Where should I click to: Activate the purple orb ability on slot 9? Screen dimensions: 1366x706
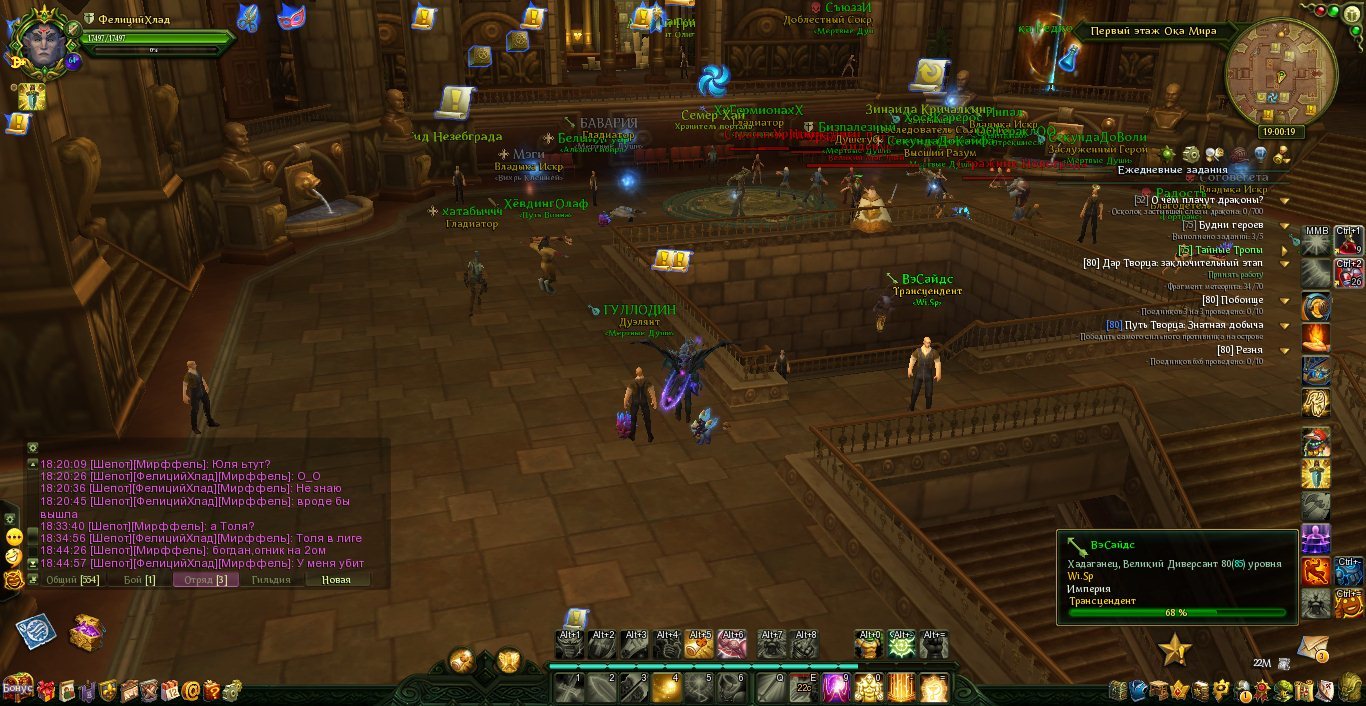835,688
